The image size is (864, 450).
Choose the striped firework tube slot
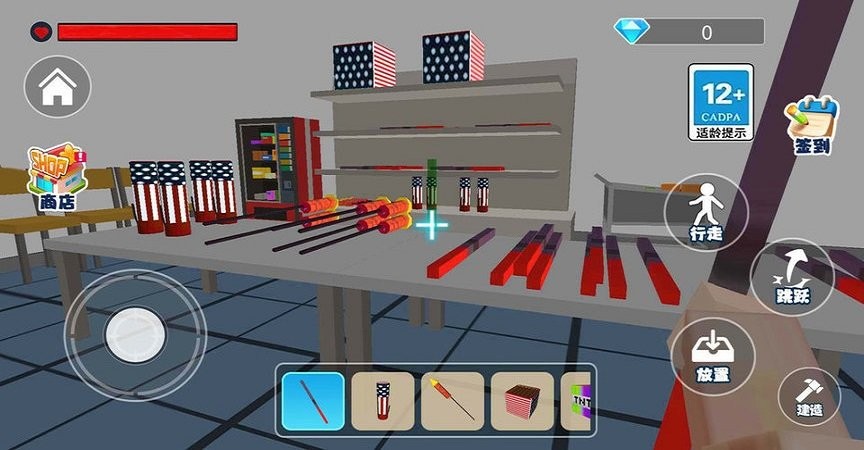(x=383, y=400)
